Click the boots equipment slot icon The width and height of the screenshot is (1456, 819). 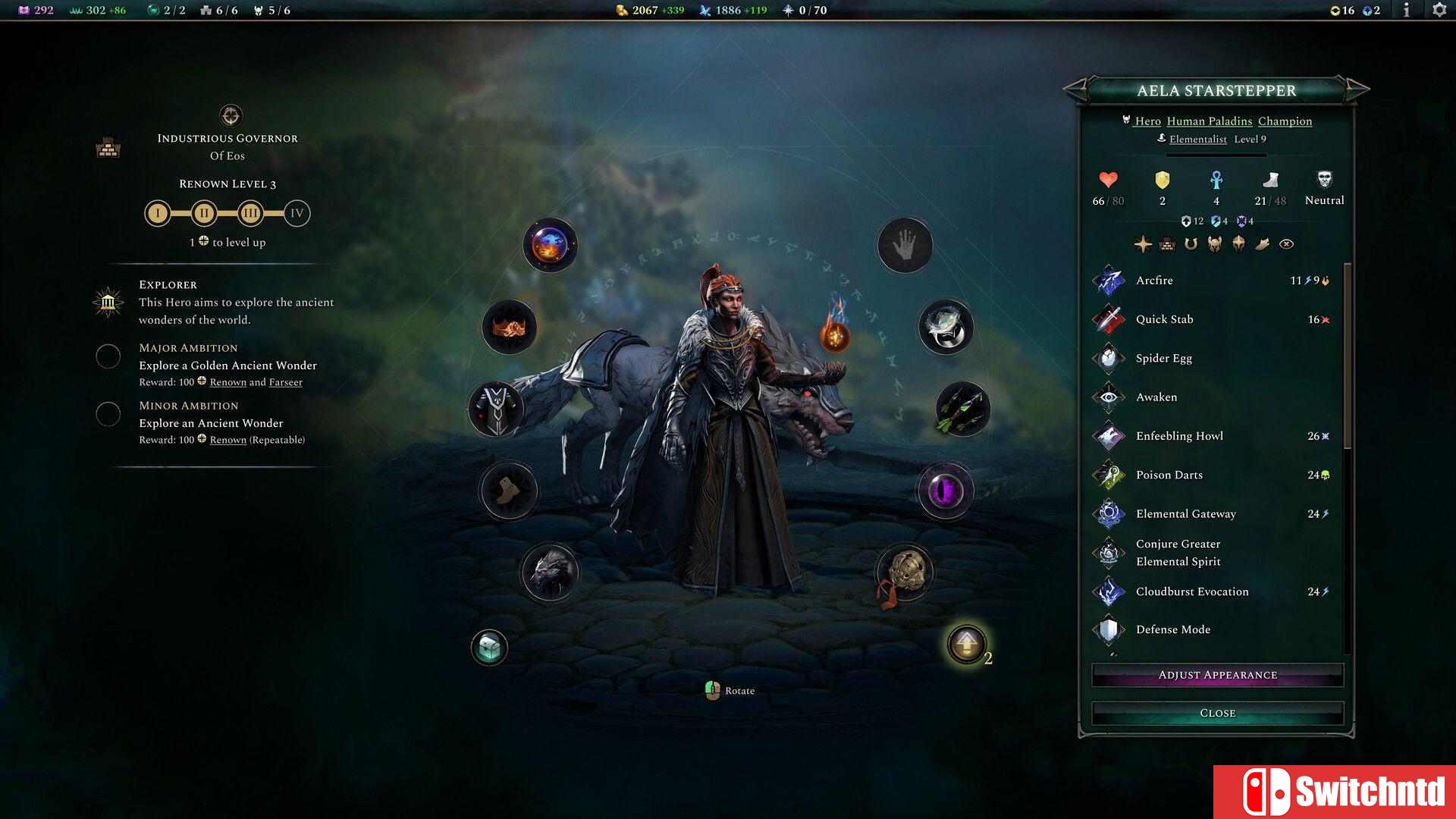coord(509,491)
